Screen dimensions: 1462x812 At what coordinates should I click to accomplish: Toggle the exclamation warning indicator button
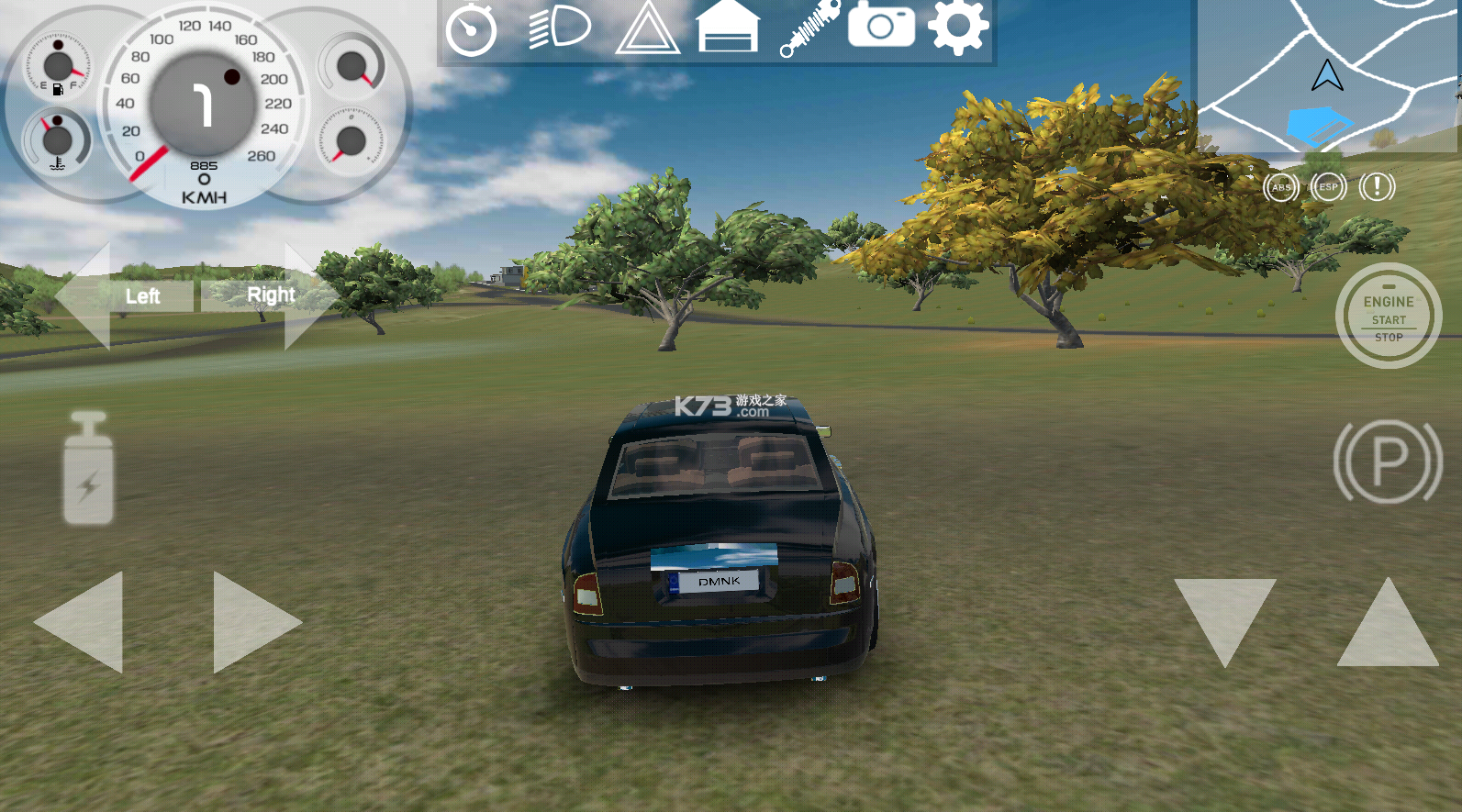(1377, 187)
